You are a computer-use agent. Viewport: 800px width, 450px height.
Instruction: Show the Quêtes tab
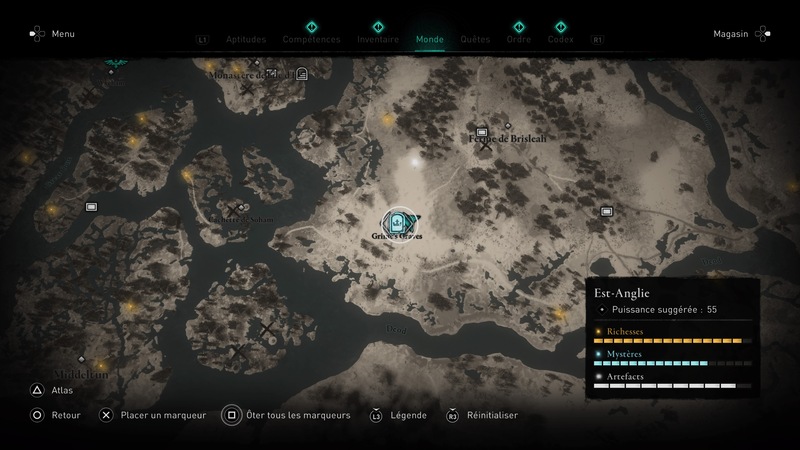[x=475, y=40]
